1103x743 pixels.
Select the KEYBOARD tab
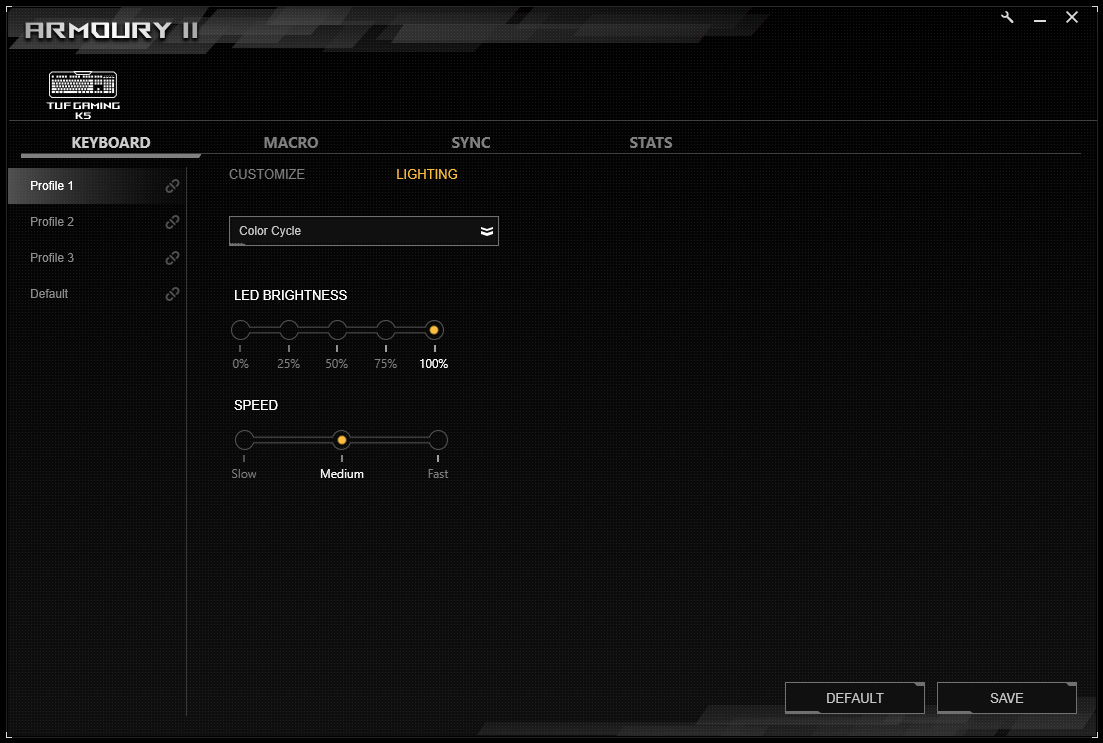(x=111, y=143)
